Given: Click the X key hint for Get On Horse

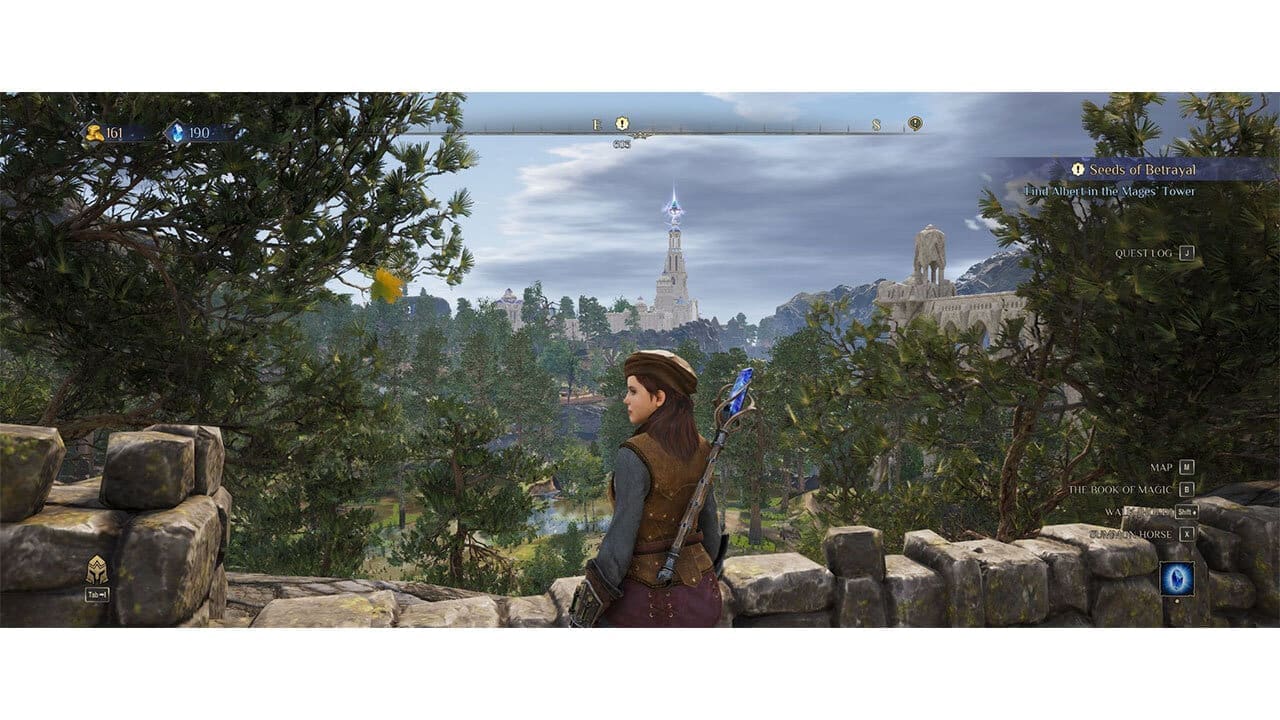Looking at the screenshot, I should [1188, 534].
